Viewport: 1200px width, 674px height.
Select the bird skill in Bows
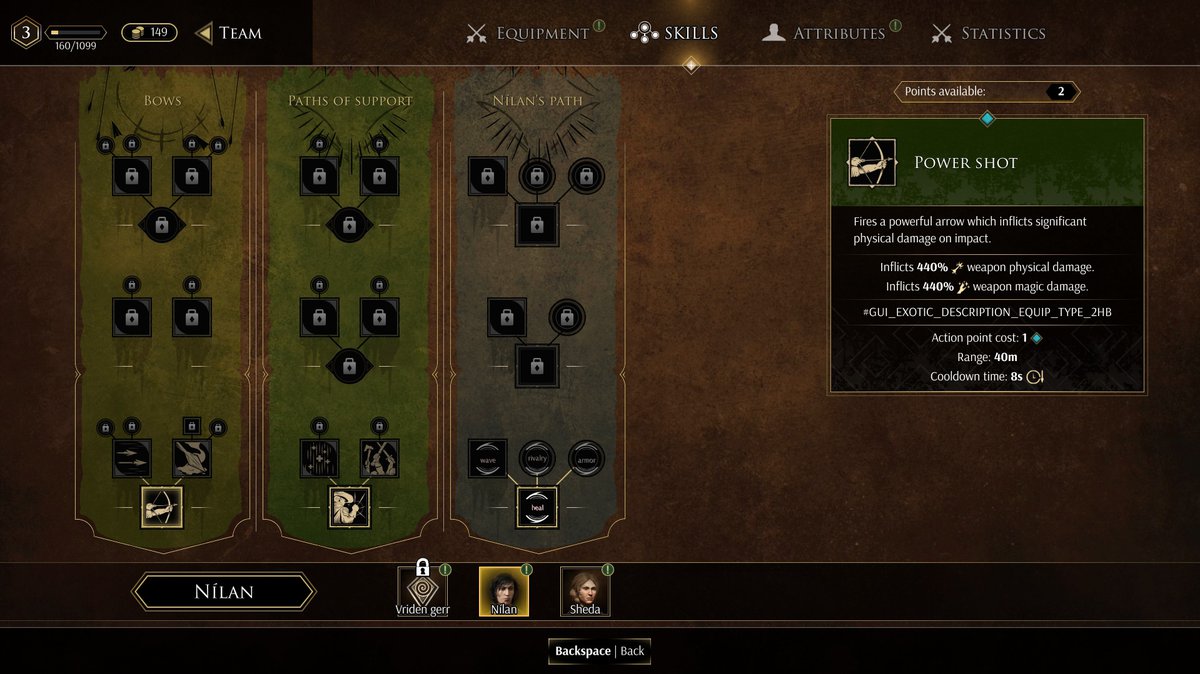192,458
